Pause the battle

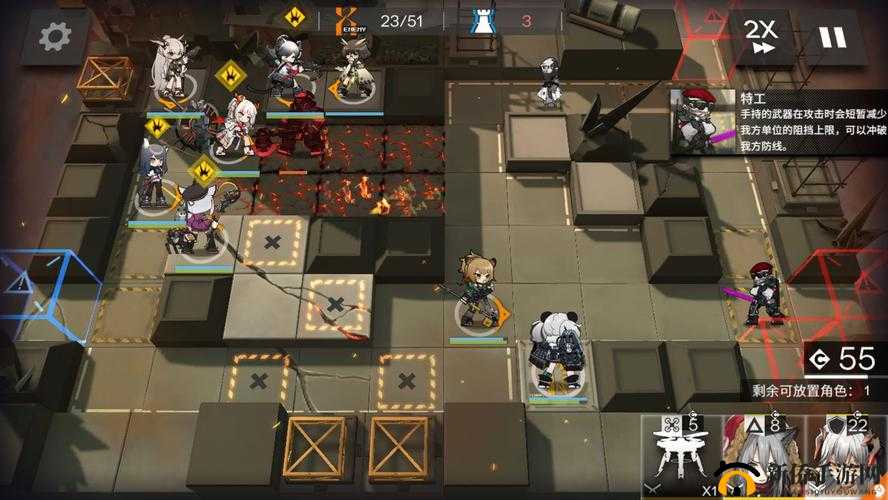point(832,37)
